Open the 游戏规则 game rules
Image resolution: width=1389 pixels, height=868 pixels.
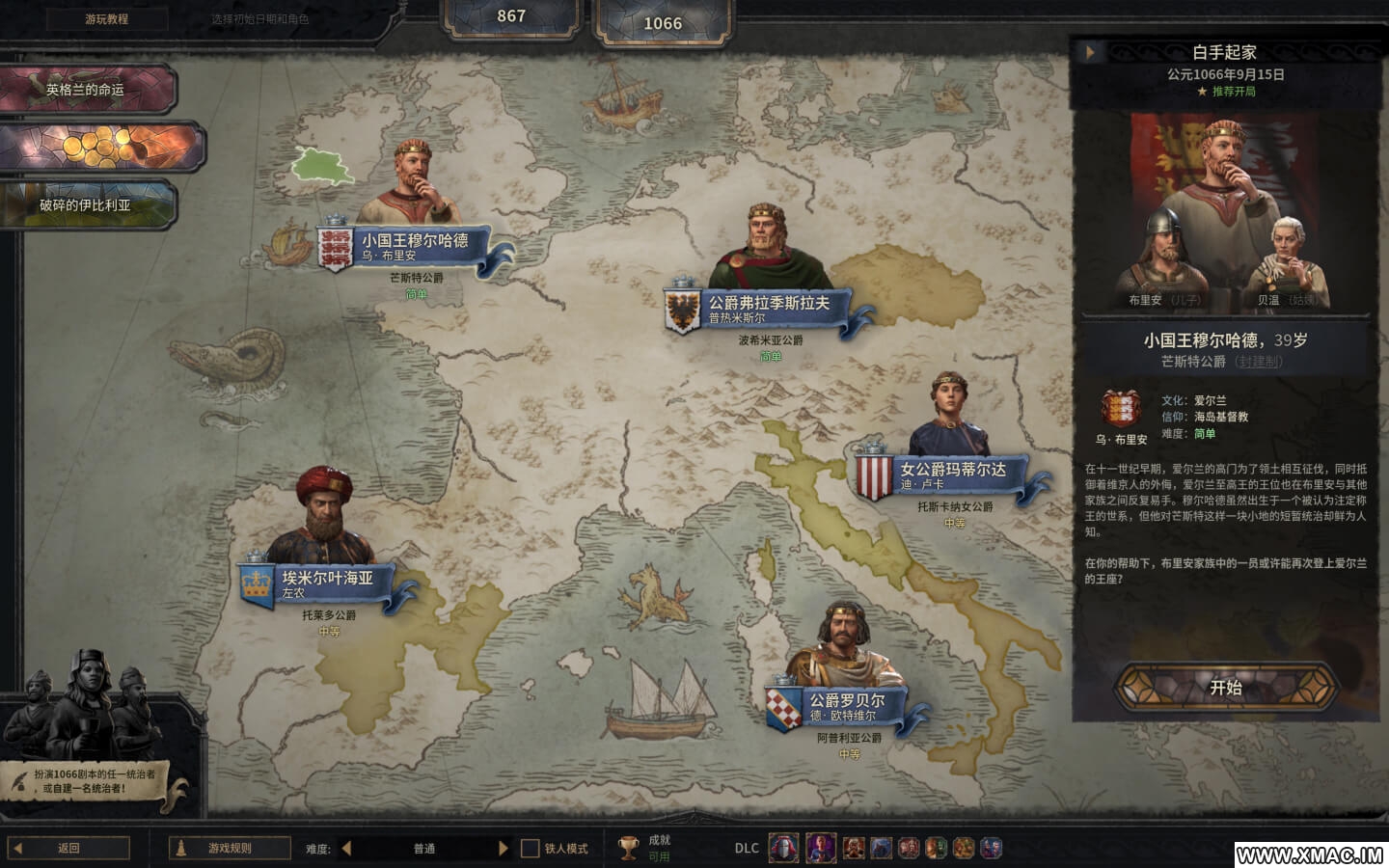[x=230, y=849]
